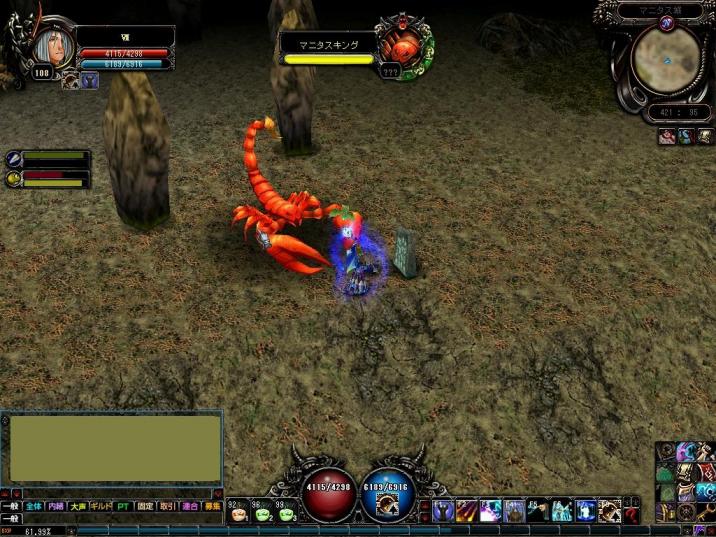Switch chat to the 全体 channel
716x537 pixels.
(x=35, y=507)
